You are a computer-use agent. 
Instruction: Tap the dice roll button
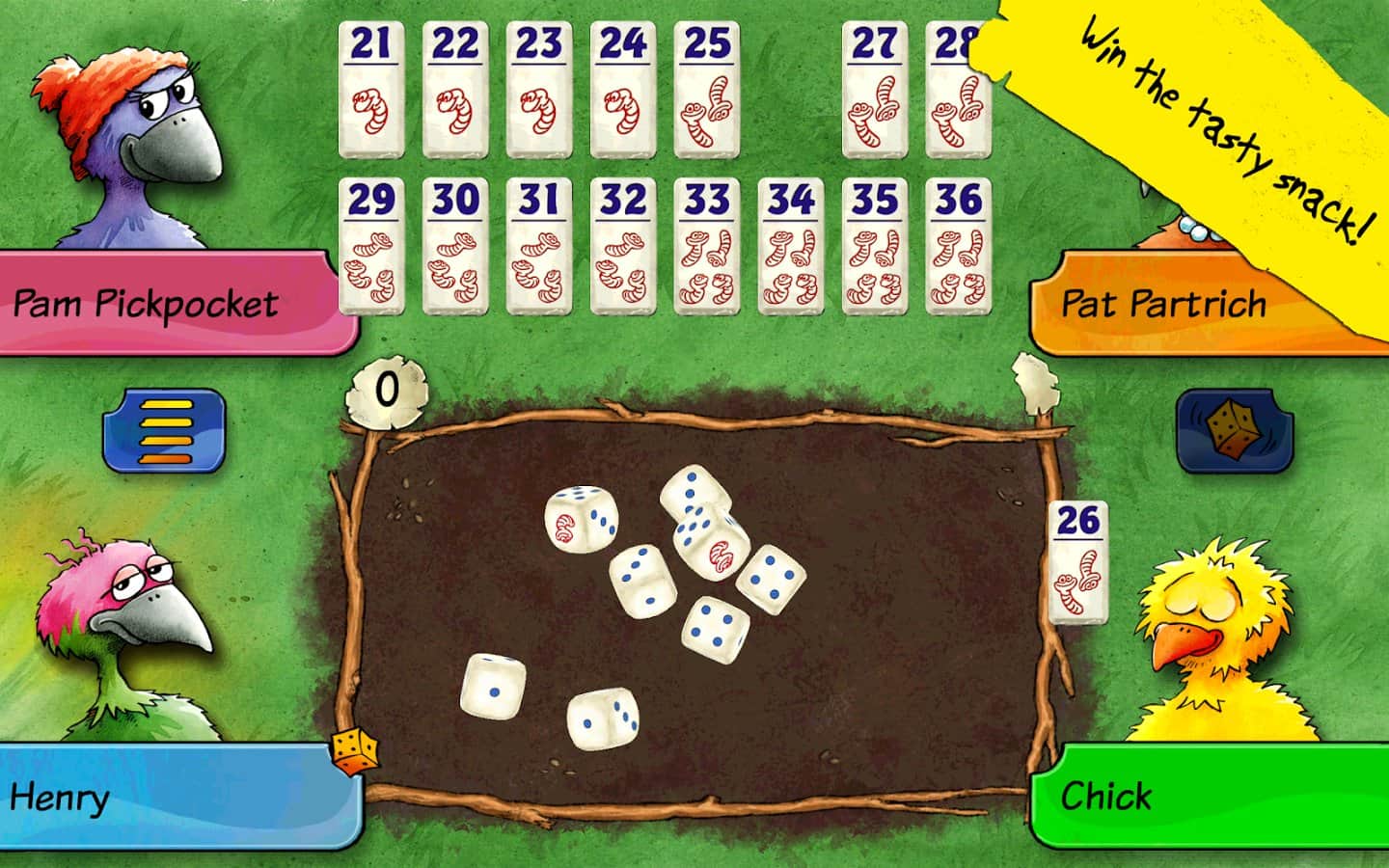tap(1234, 431)
